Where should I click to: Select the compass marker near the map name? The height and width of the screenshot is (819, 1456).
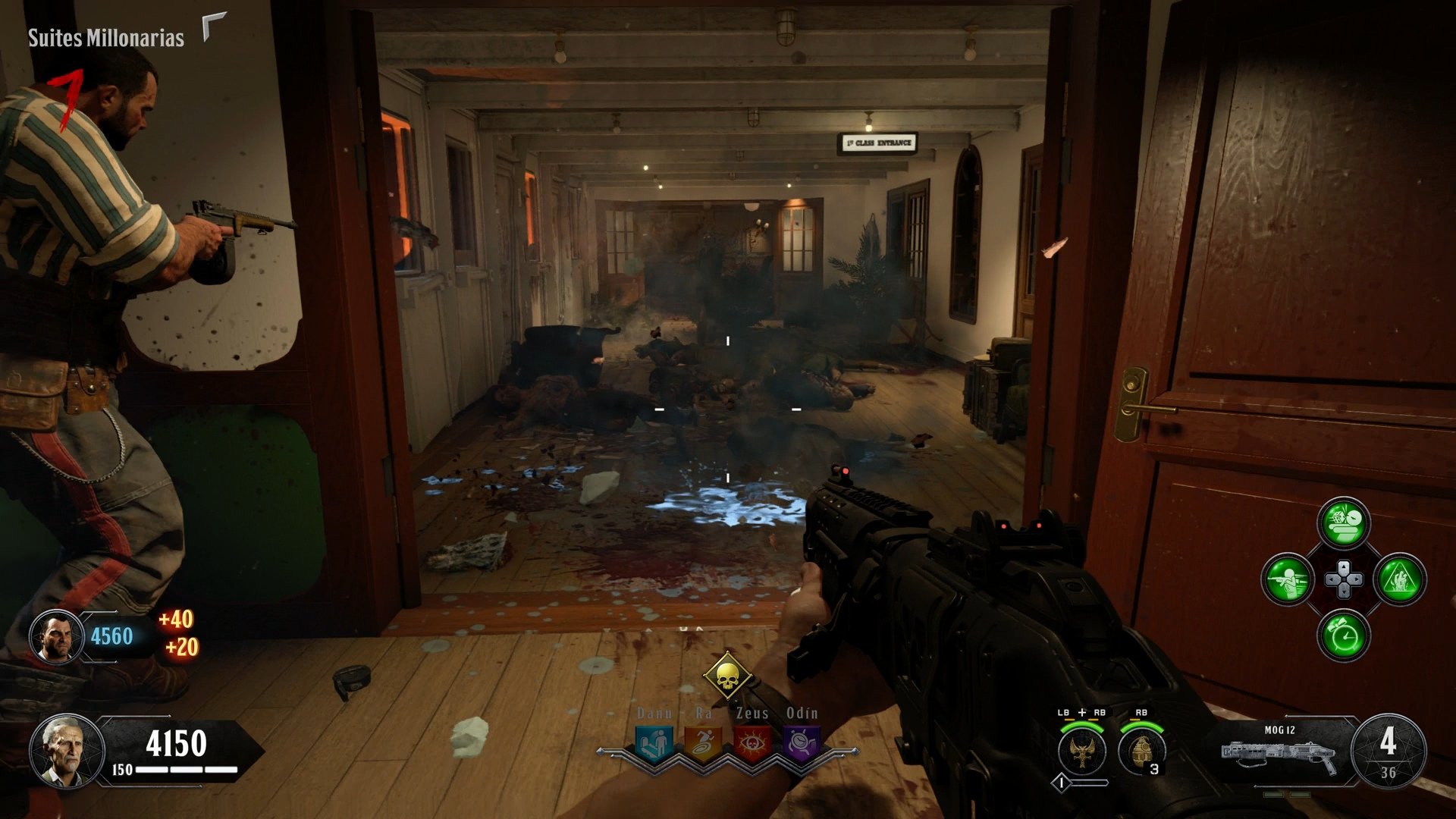point(211,26)
